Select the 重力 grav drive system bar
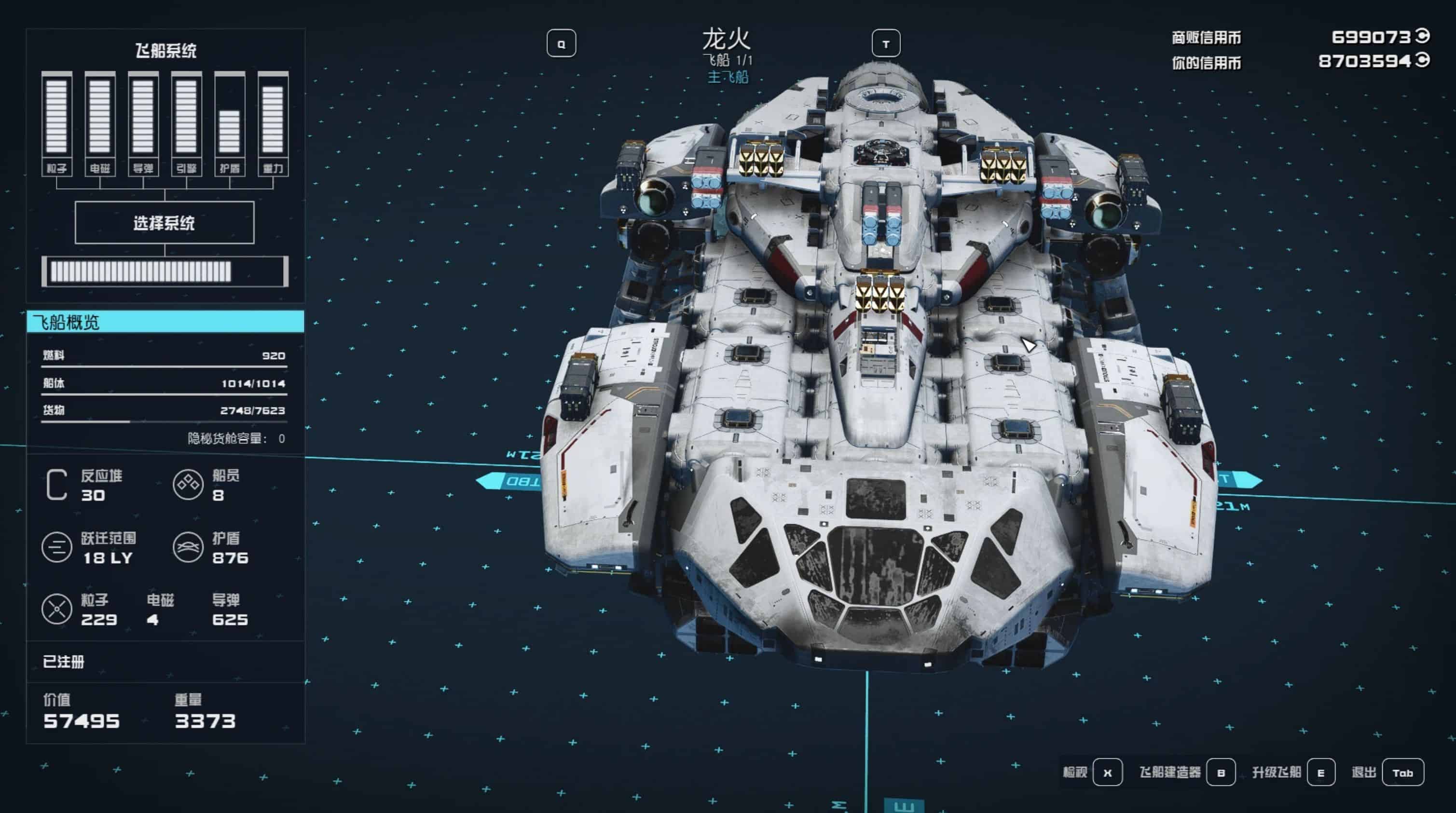The width and height of the screenshot is (1456, 813). click(x=273, y=123)
